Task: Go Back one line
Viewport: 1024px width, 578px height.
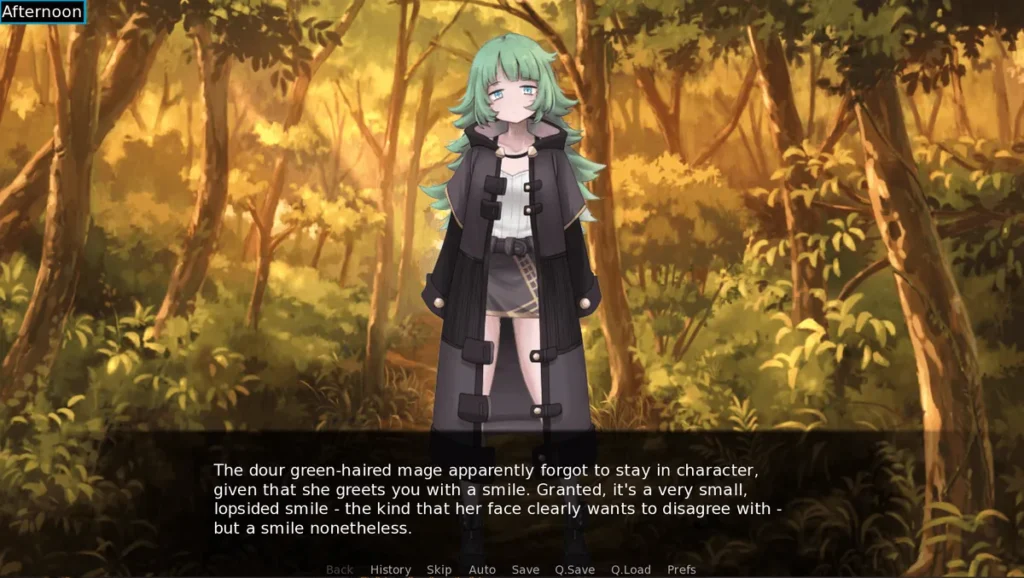Action: (340, 569)
